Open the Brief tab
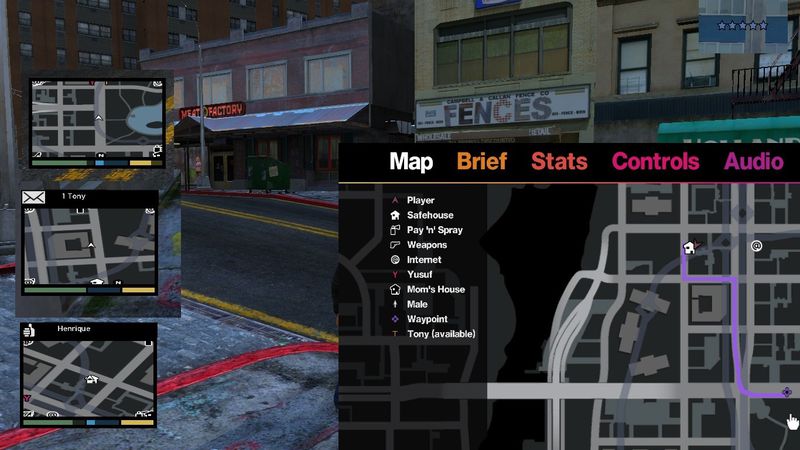This screenshot has width=800, height=450. tap(482, 162)
